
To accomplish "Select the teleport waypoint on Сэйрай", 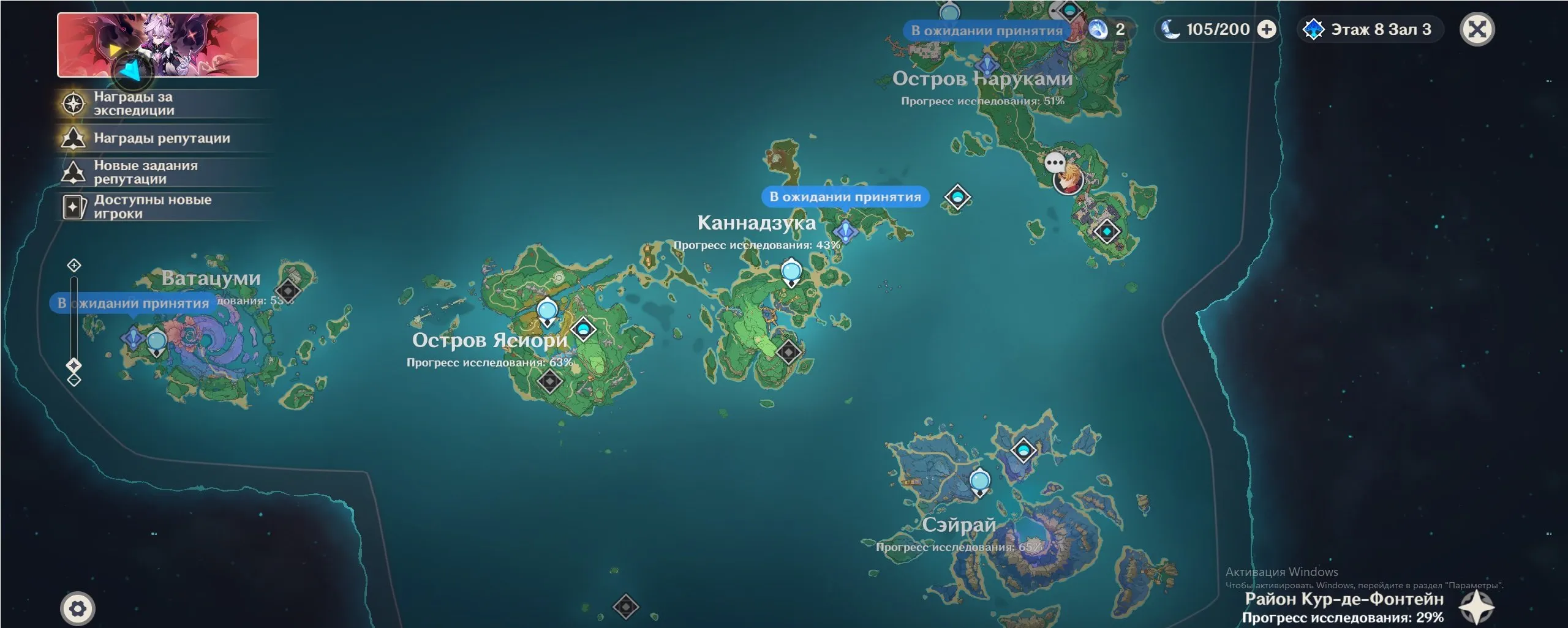I will point(979,481).
